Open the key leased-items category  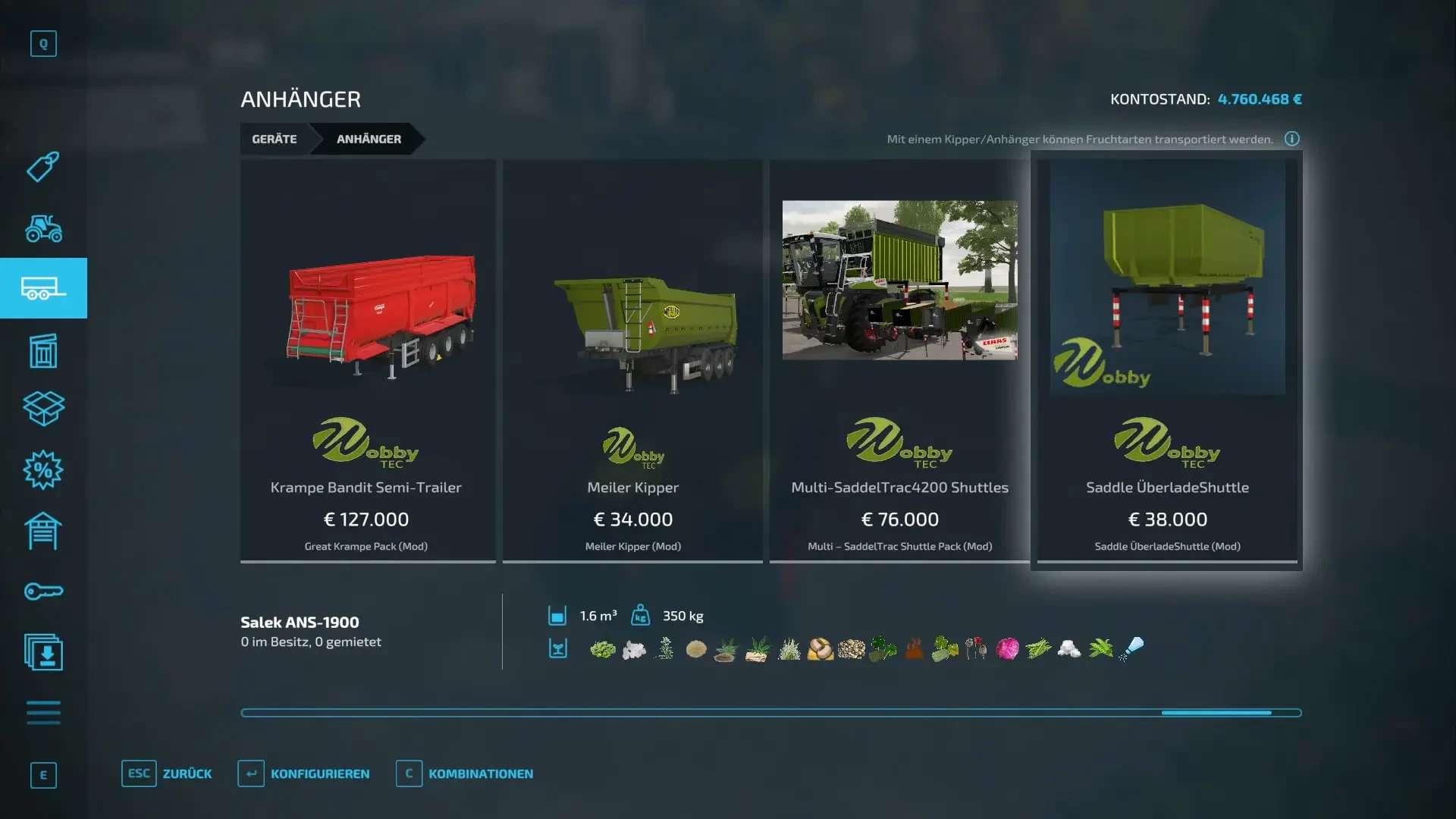click(x=43, y=591)
